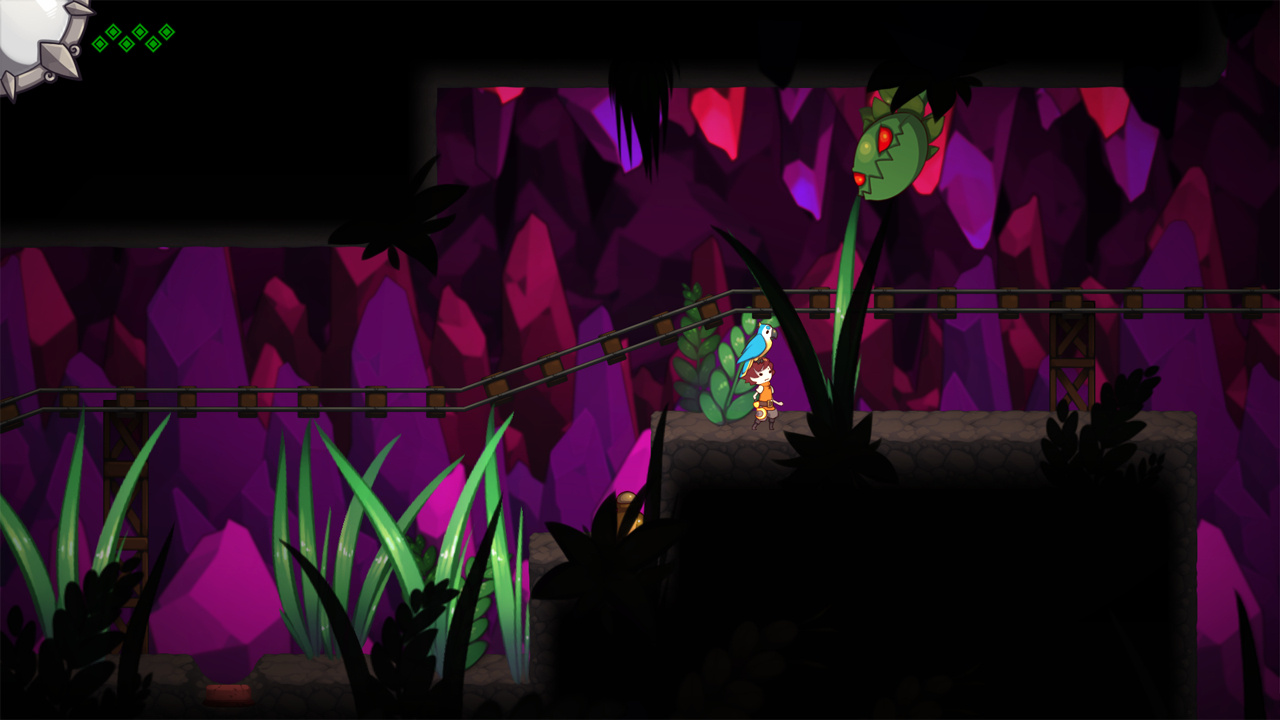Click the stone platform edge under the girl
Screen dimensions: 1280x720
pos(760,437)
